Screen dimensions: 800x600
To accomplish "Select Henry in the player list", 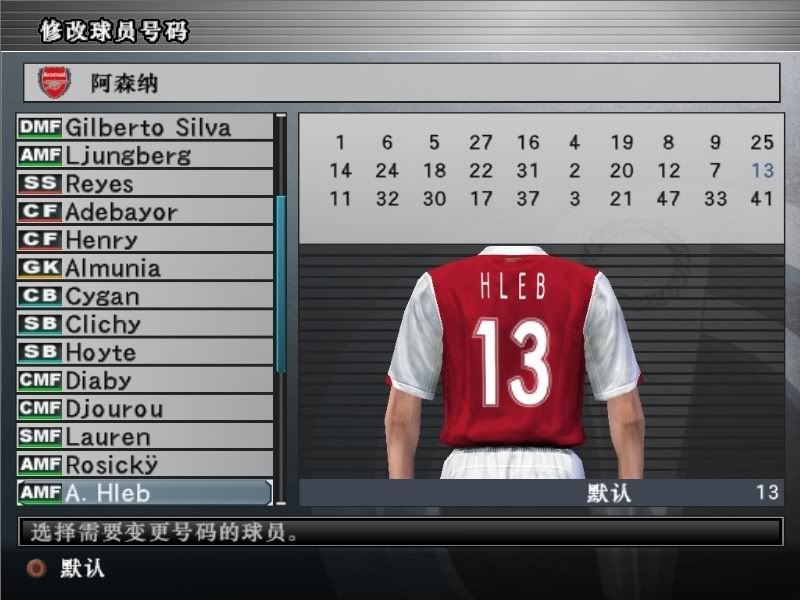I will [x=146, y=239].
